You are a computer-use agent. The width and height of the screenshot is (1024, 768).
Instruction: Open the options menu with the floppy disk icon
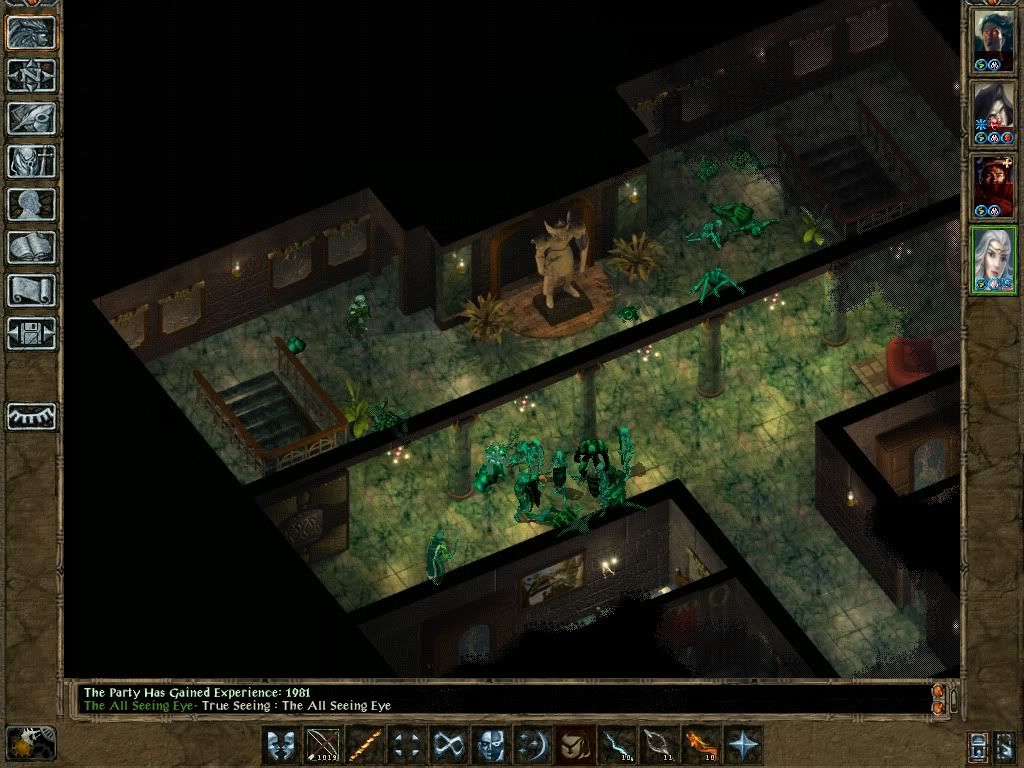click(30, 333)
